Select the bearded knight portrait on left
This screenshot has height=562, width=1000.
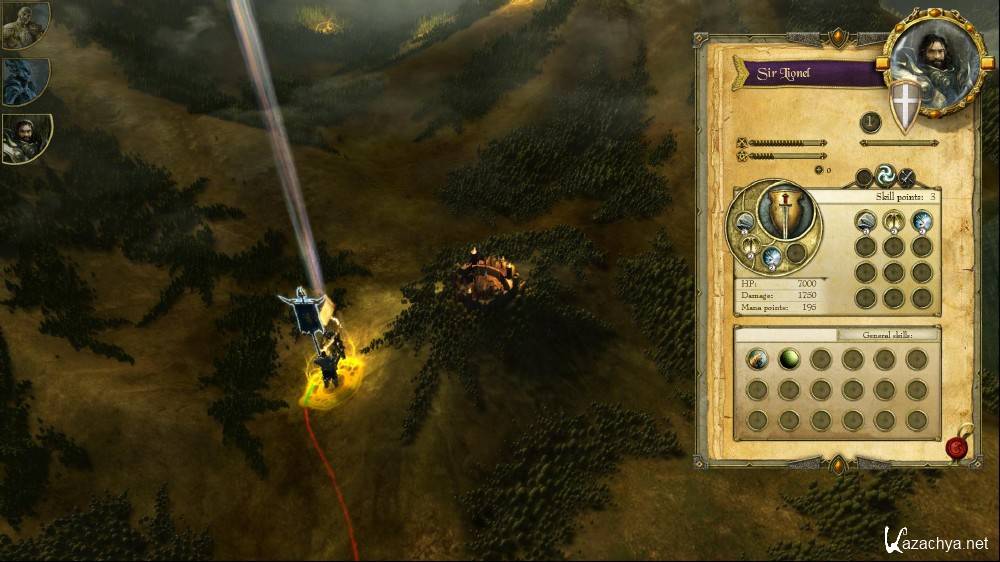[25, 138]
